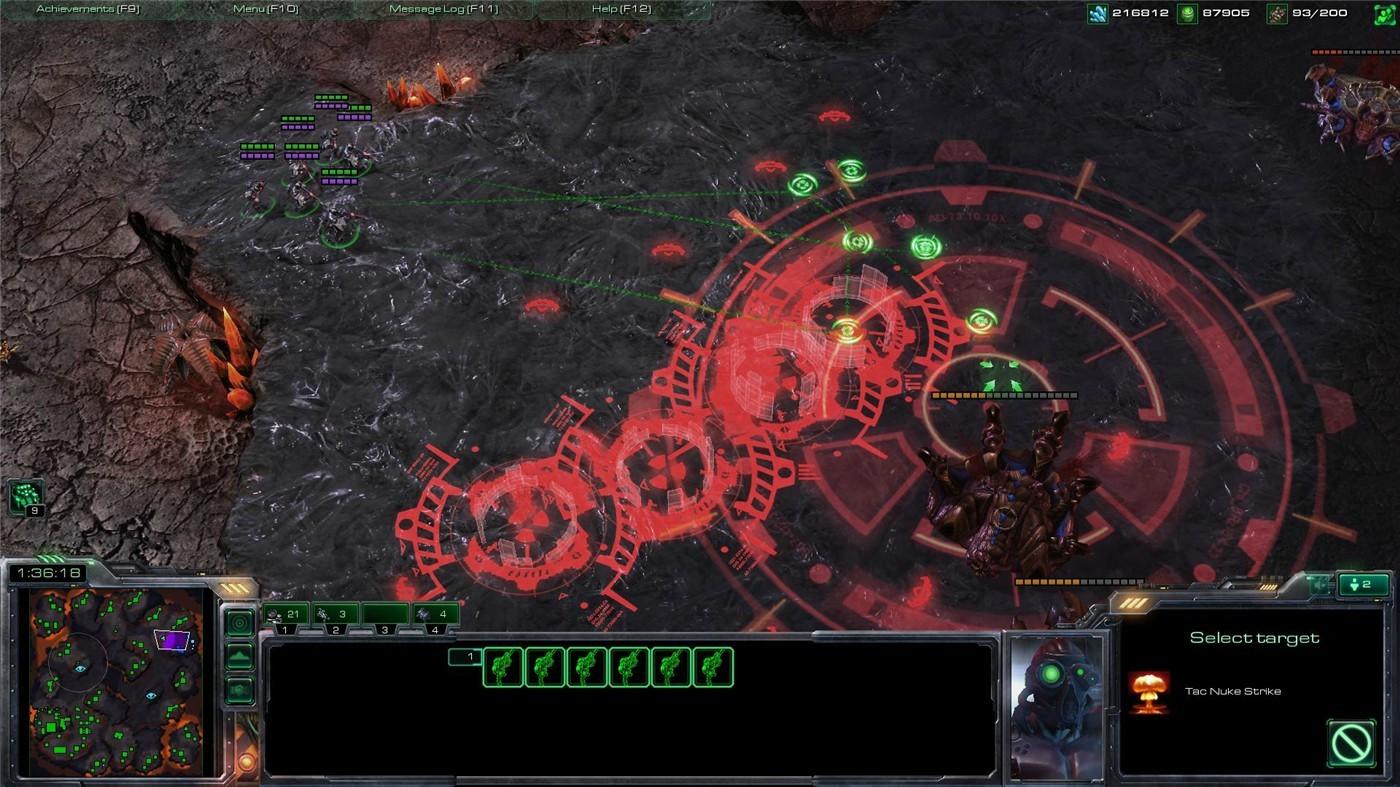Click the green unit group icon on left edge
This screenshot has width=1400, height=787.
[x=26, y=493]
